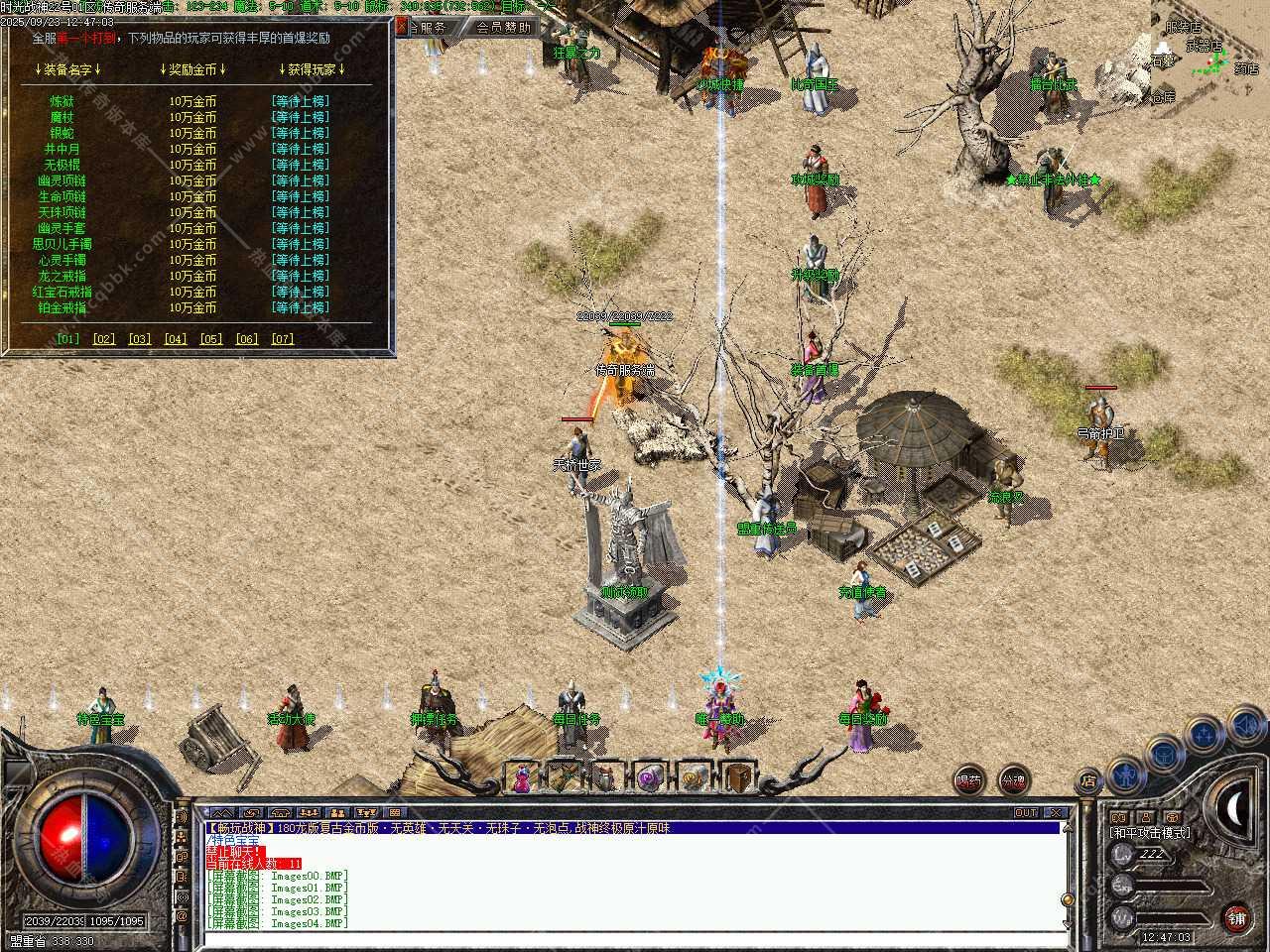The height and width of the screenshot is (952, 1270).
Task: Open the skills round icon with sparkles
Action: coord(1203,735)
